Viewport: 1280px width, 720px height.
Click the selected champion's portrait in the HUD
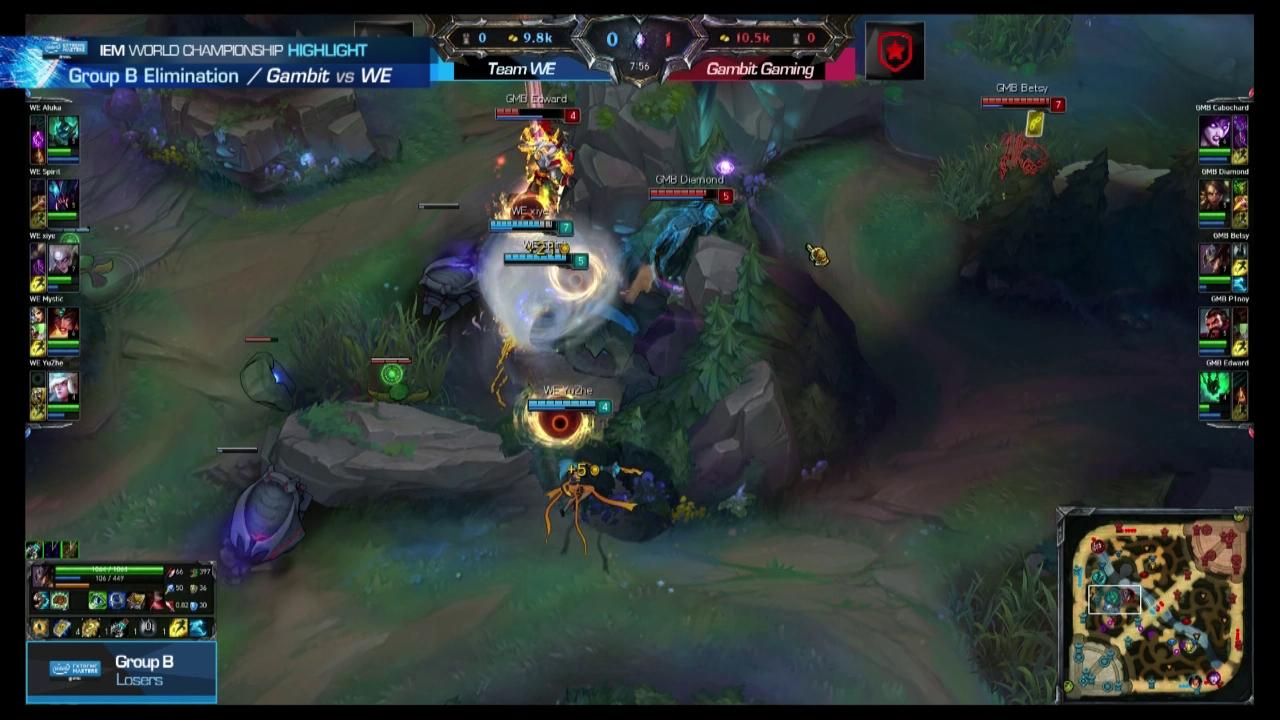click(x=40, y=575)
